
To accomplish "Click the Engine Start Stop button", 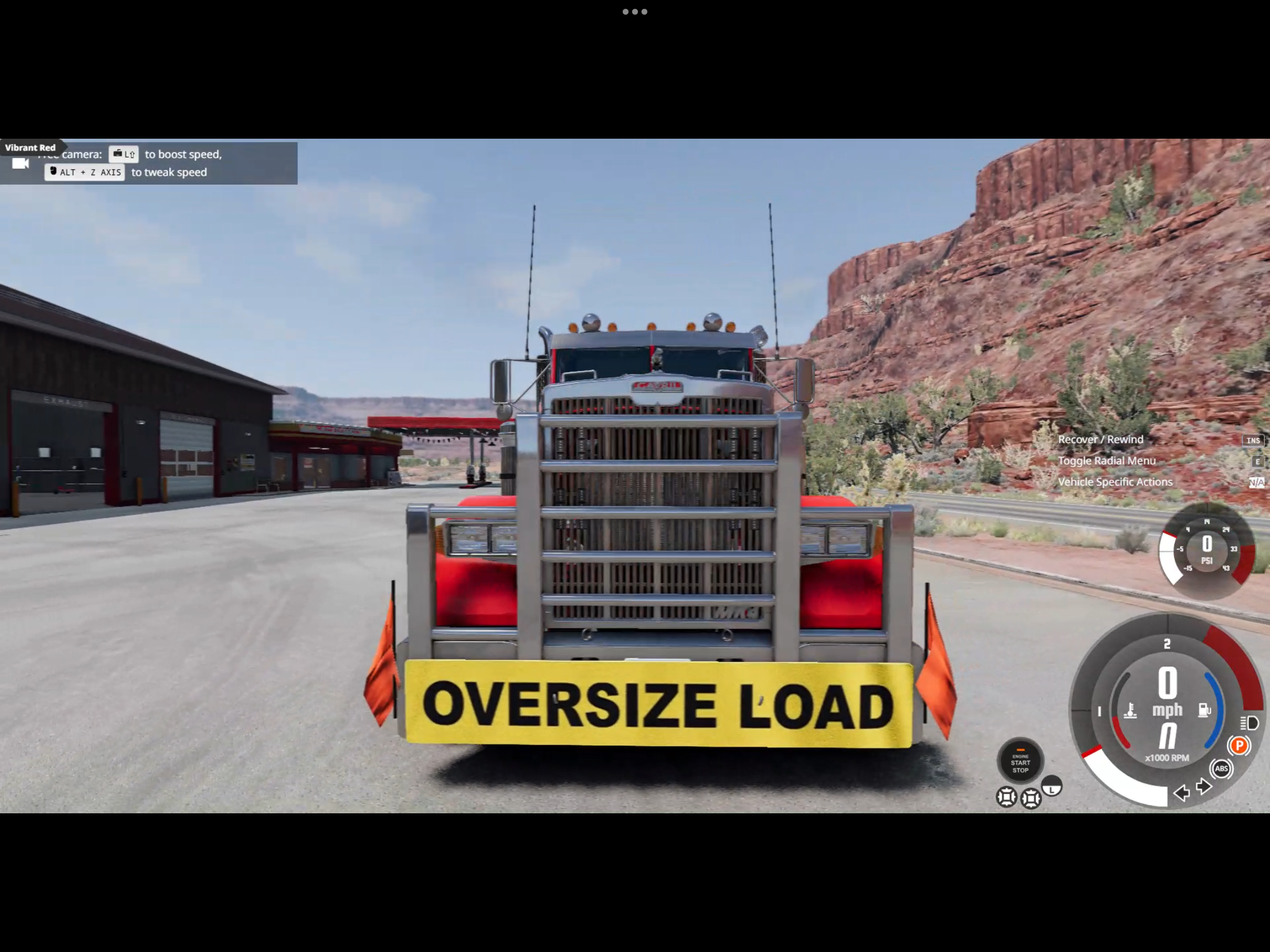I will click(1020, 762).
